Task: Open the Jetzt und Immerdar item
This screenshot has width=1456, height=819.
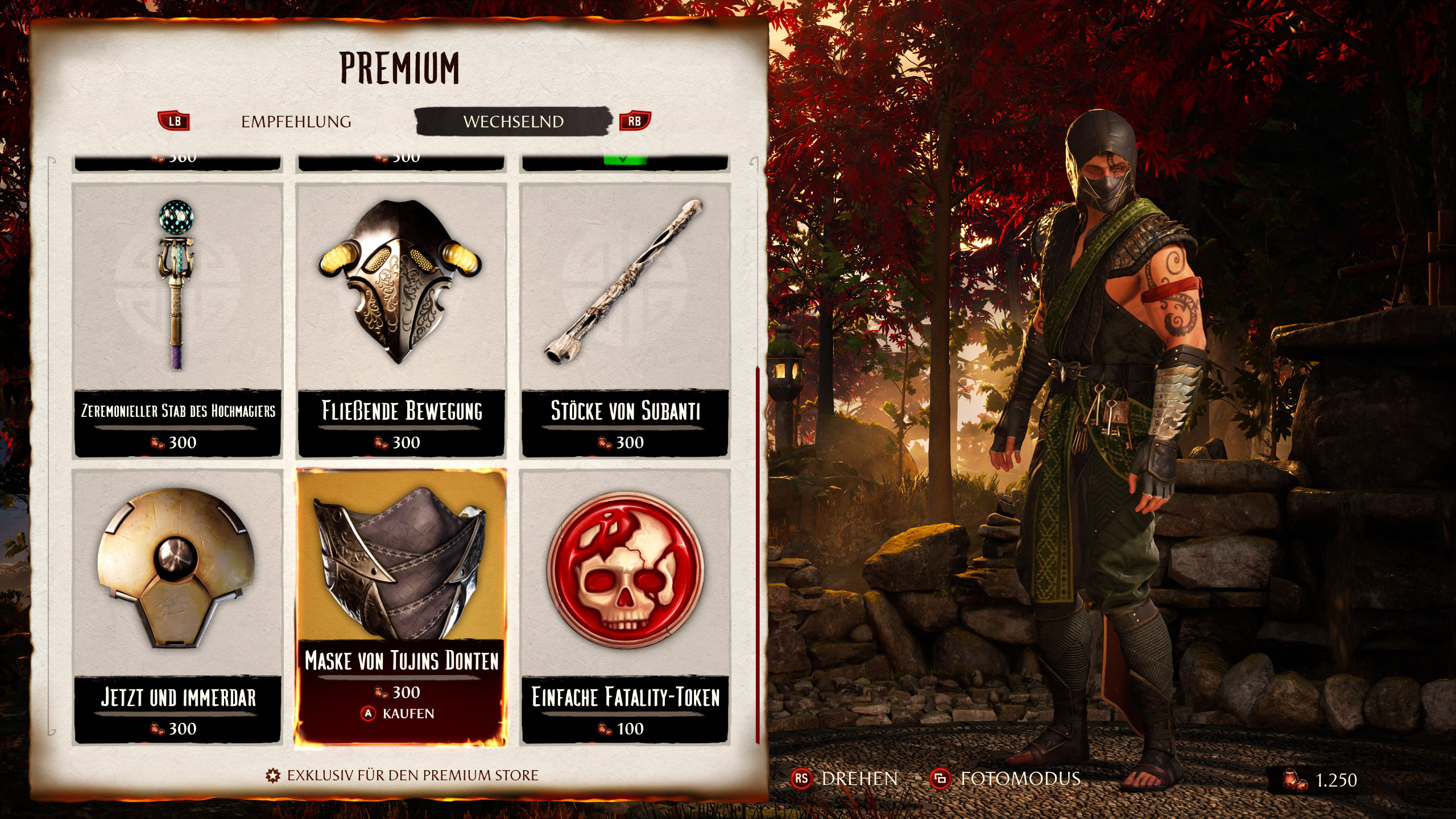Action: point(177,606)
